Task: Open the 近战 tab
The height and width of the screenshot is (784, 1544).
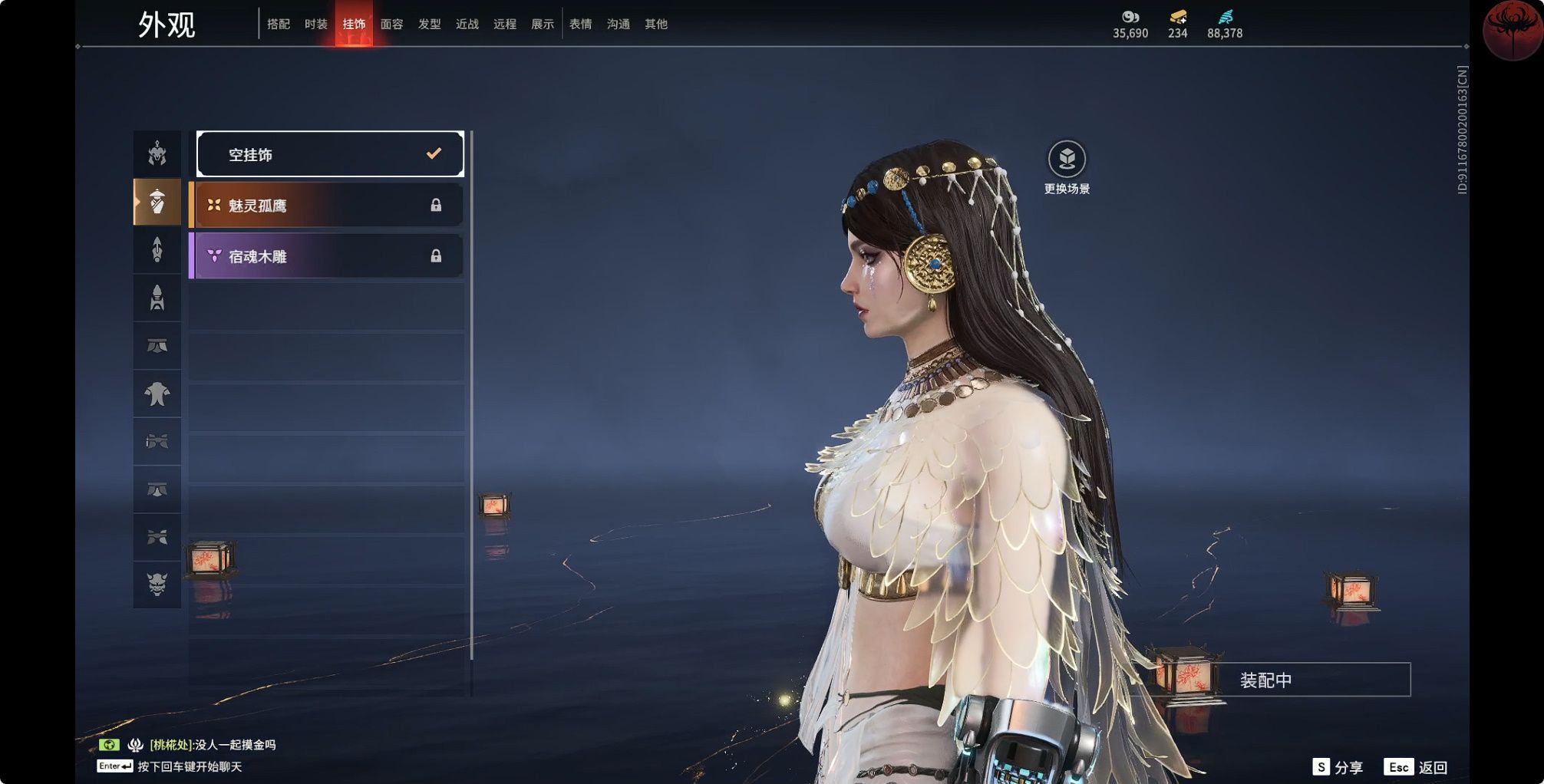Action: 467,25
